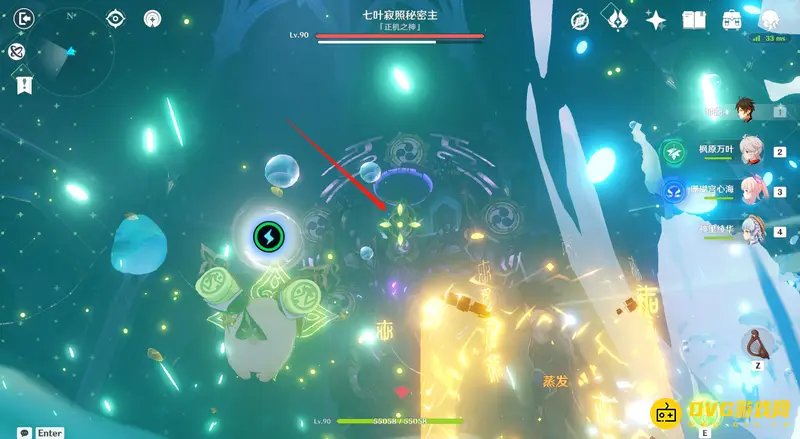The height and width of the screenshot is (439, 800).
Task: Click the crossed-orbit icon beside the minimap
Action: coord(16,52)
